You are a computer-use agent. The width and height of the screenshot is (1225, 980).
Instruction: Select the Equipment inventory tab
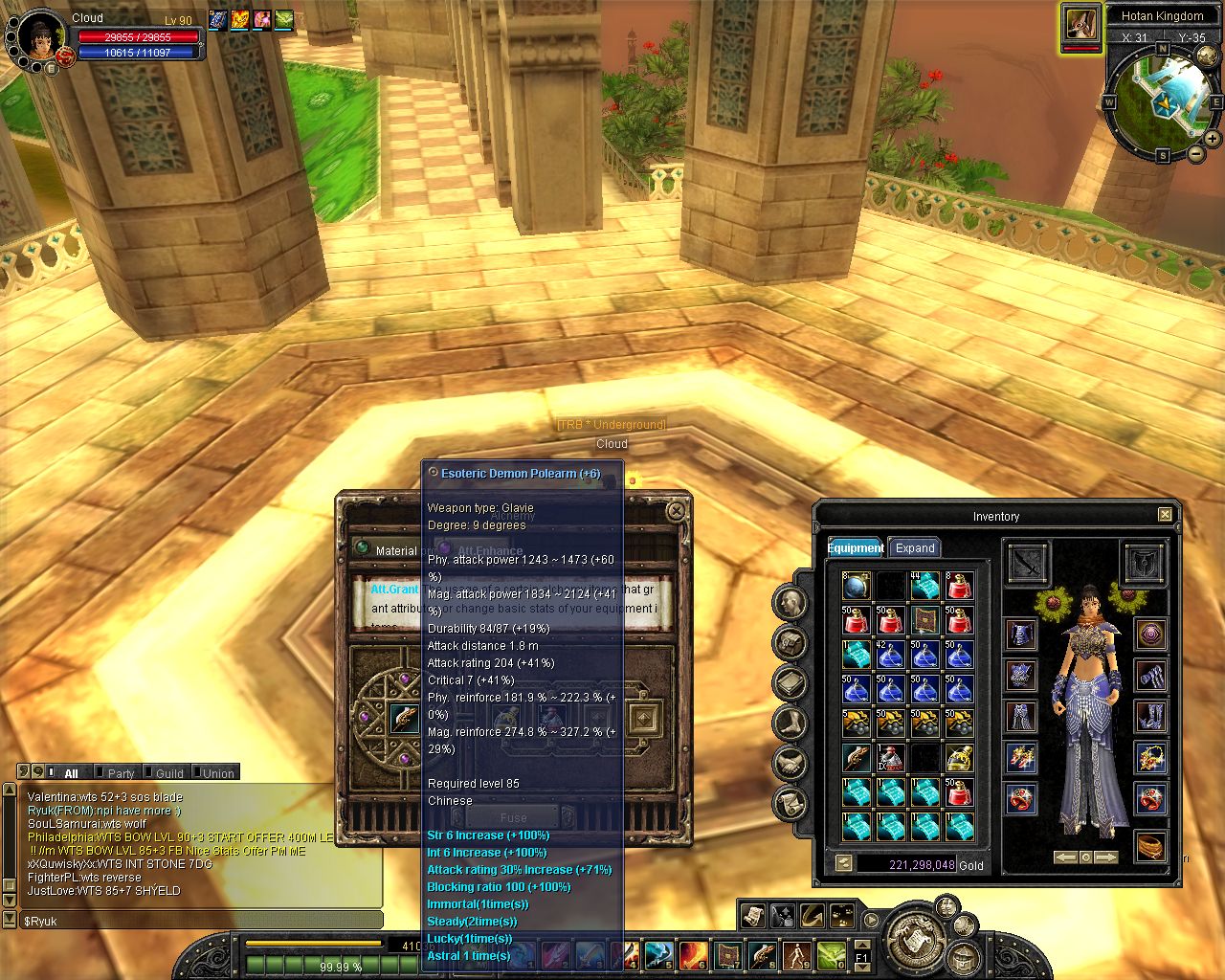pos(855,548)
